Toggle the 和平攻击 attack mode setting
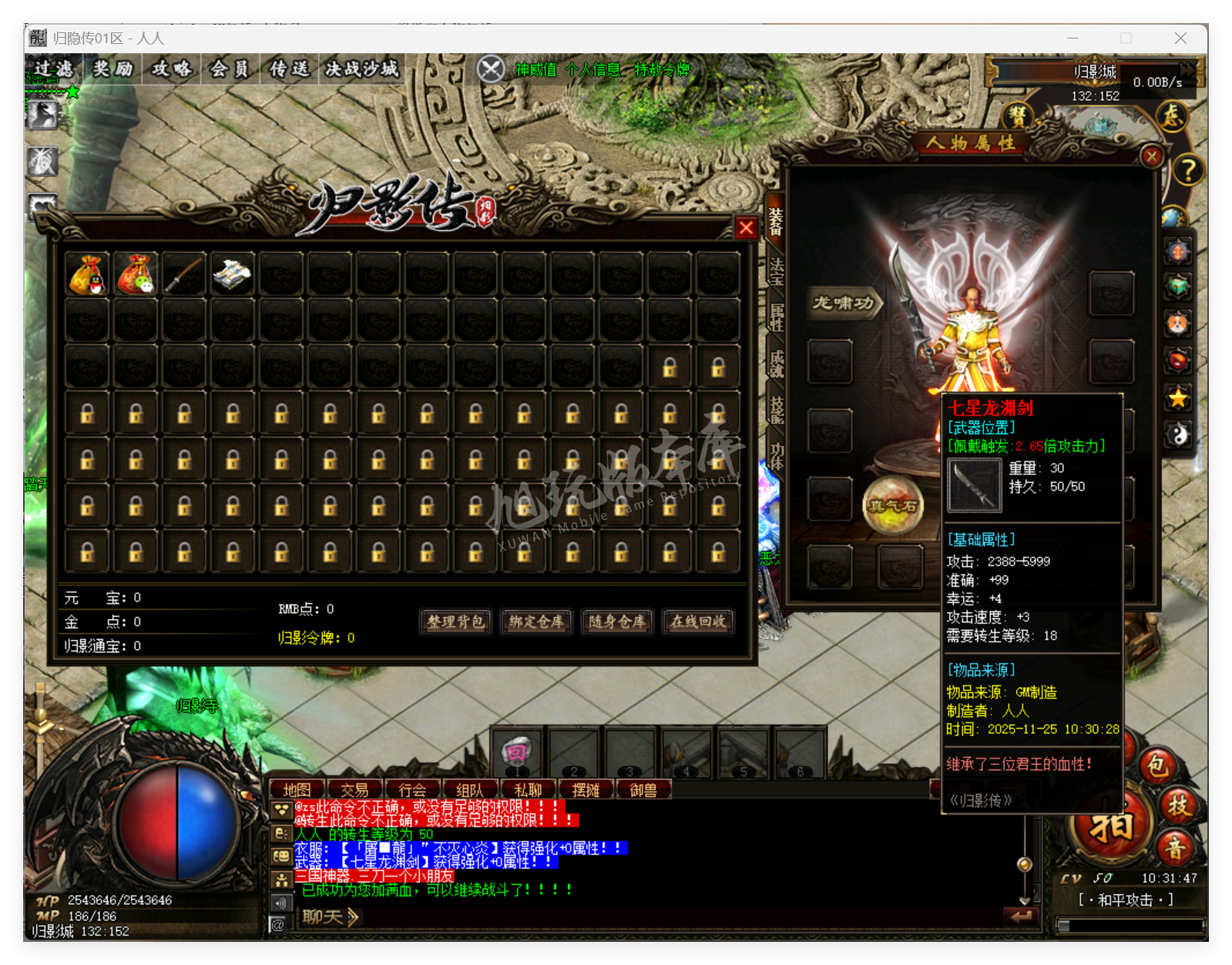The height and width of the screenshot is (965, 1232). point(1126,900)
